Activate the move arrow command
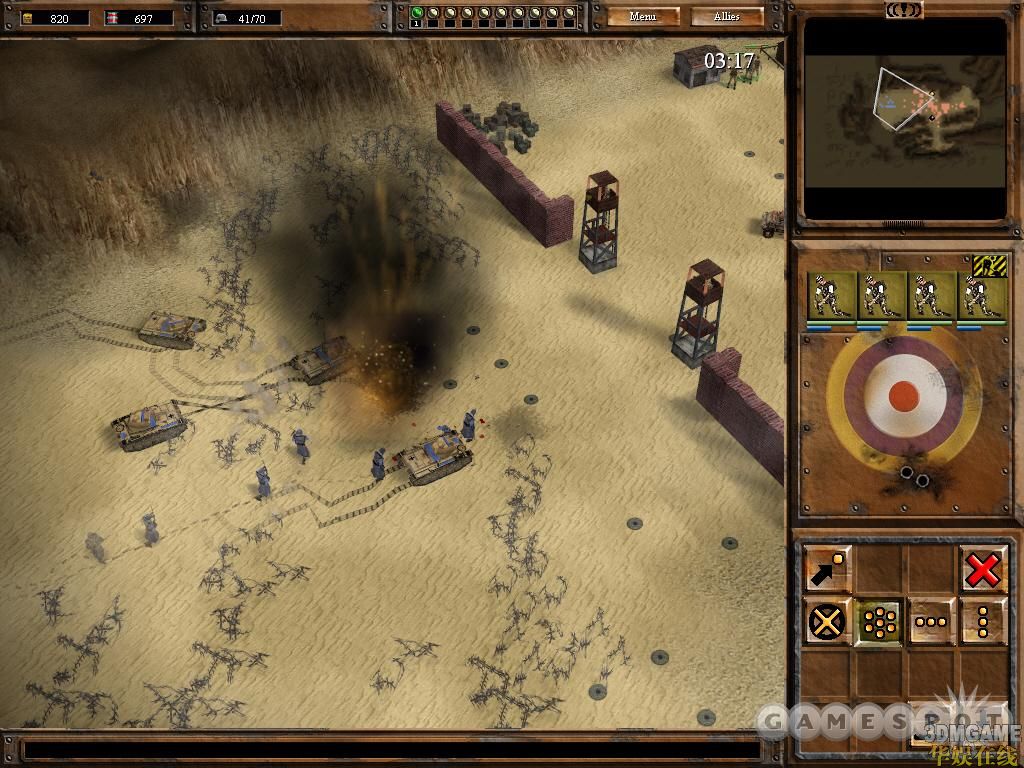The height and width of the screenshot is (768, 1024). 828,569
